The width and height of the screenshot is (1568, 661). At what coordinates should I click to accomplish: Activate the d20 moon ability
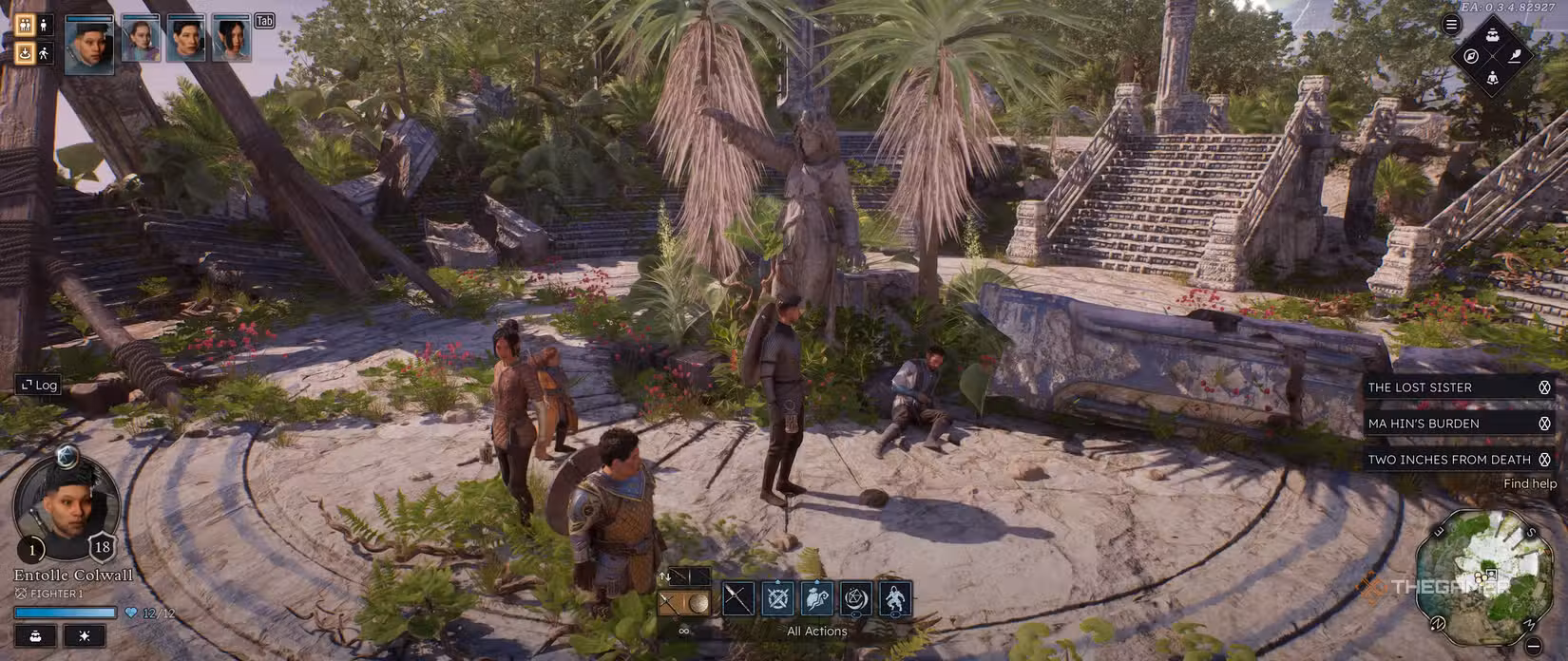(x=856, y=598)
